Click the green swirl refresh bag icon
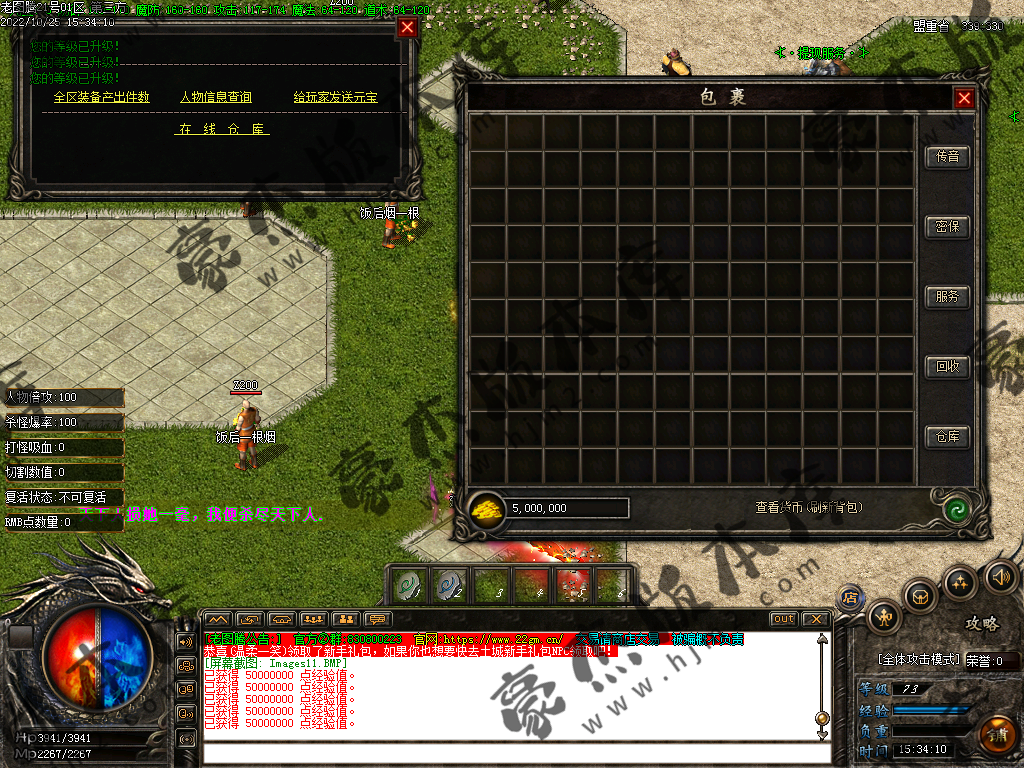The width and height of the screenshot is (1024, 768). [957, 508]
